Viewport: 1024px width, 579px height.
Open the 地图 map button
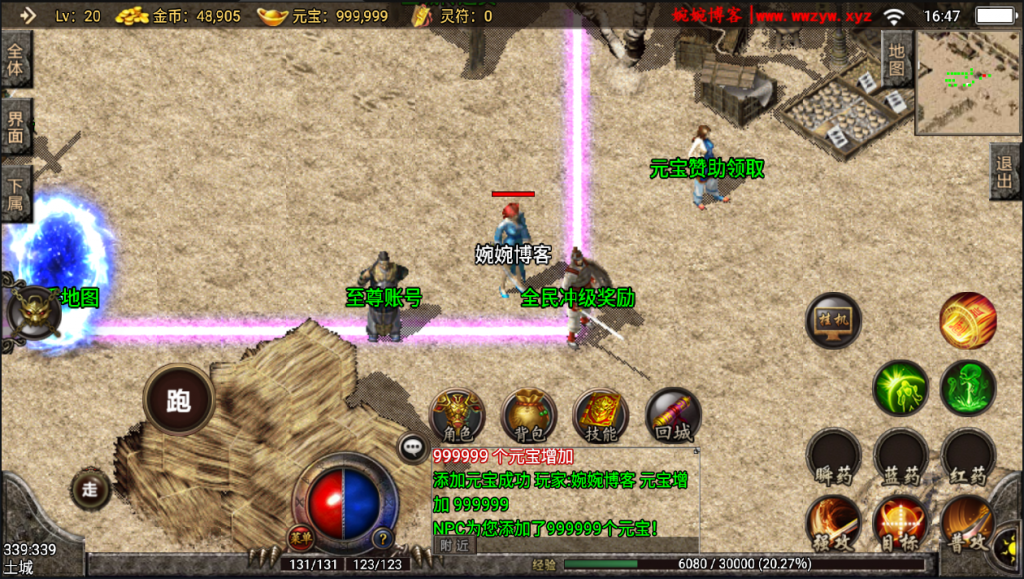896,58
